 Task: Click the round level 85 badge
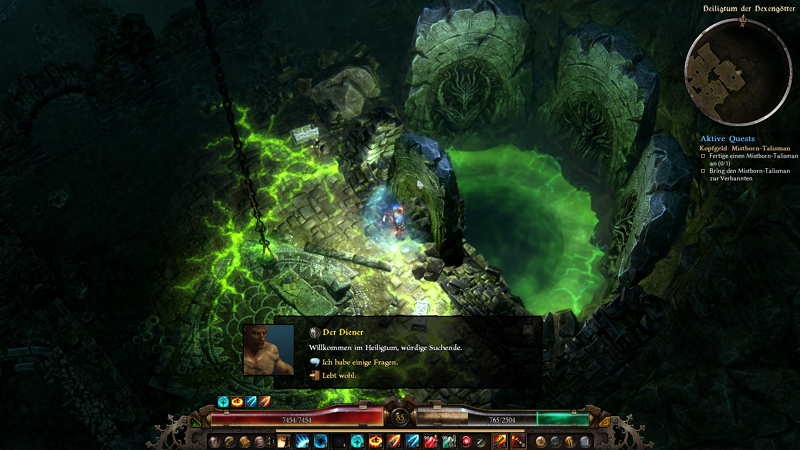click(400, 417)
